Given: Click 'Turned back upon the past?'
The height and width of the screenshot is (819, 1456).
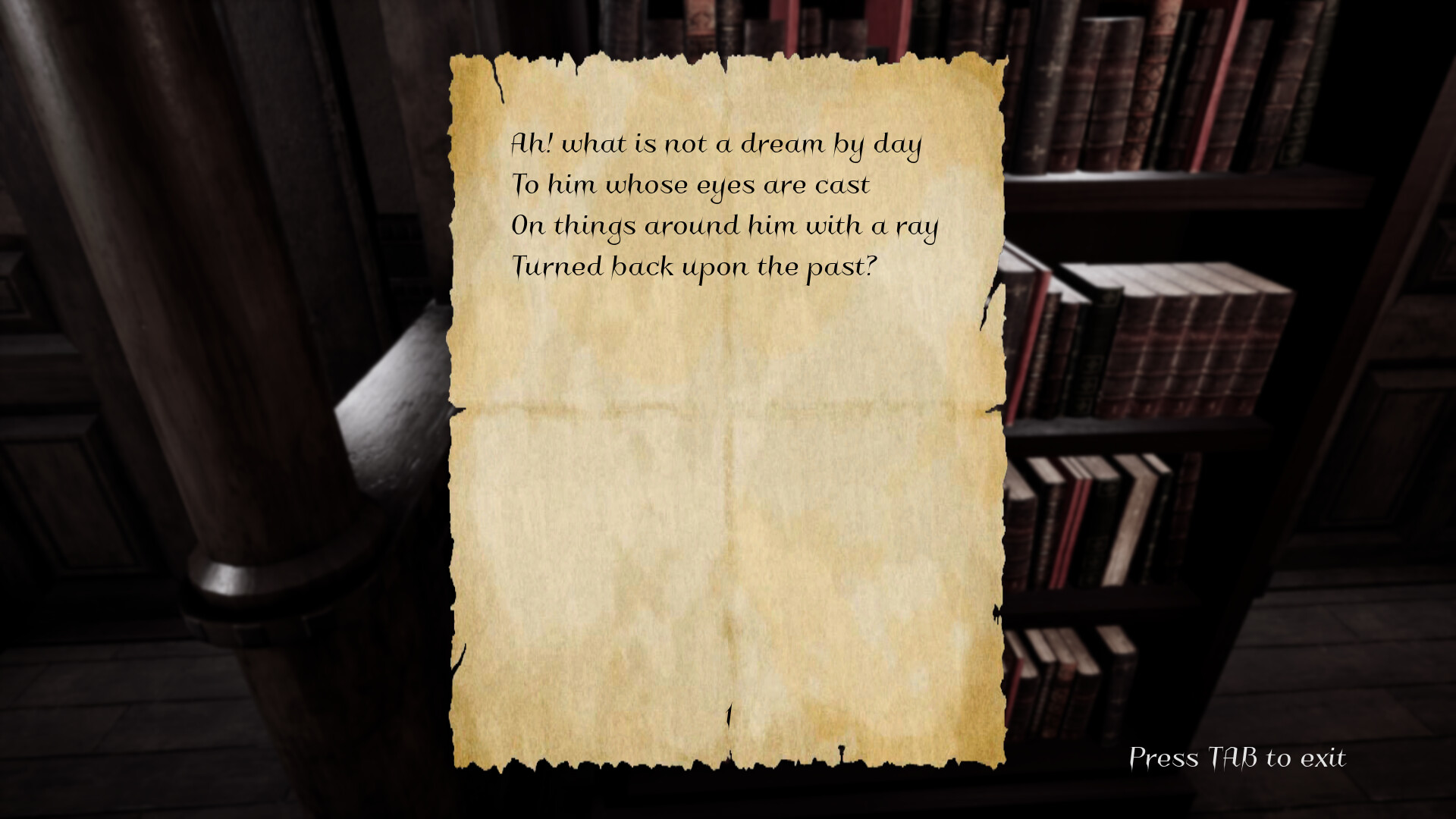Looking at the screenshot, I should pos(694,266).
